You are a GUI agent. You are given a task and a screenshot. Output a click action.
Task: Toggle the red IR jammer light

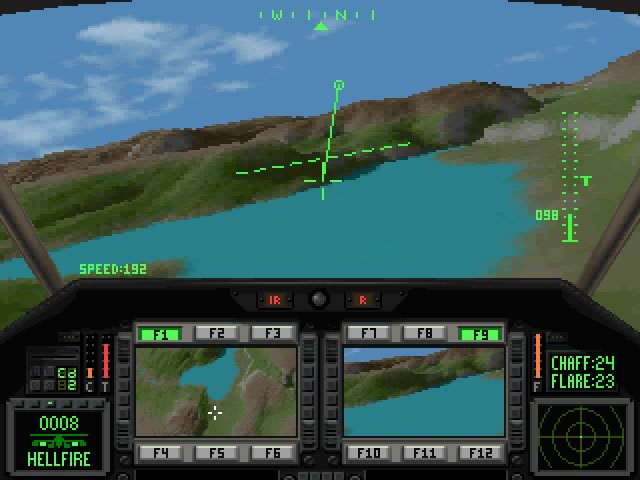273,300
